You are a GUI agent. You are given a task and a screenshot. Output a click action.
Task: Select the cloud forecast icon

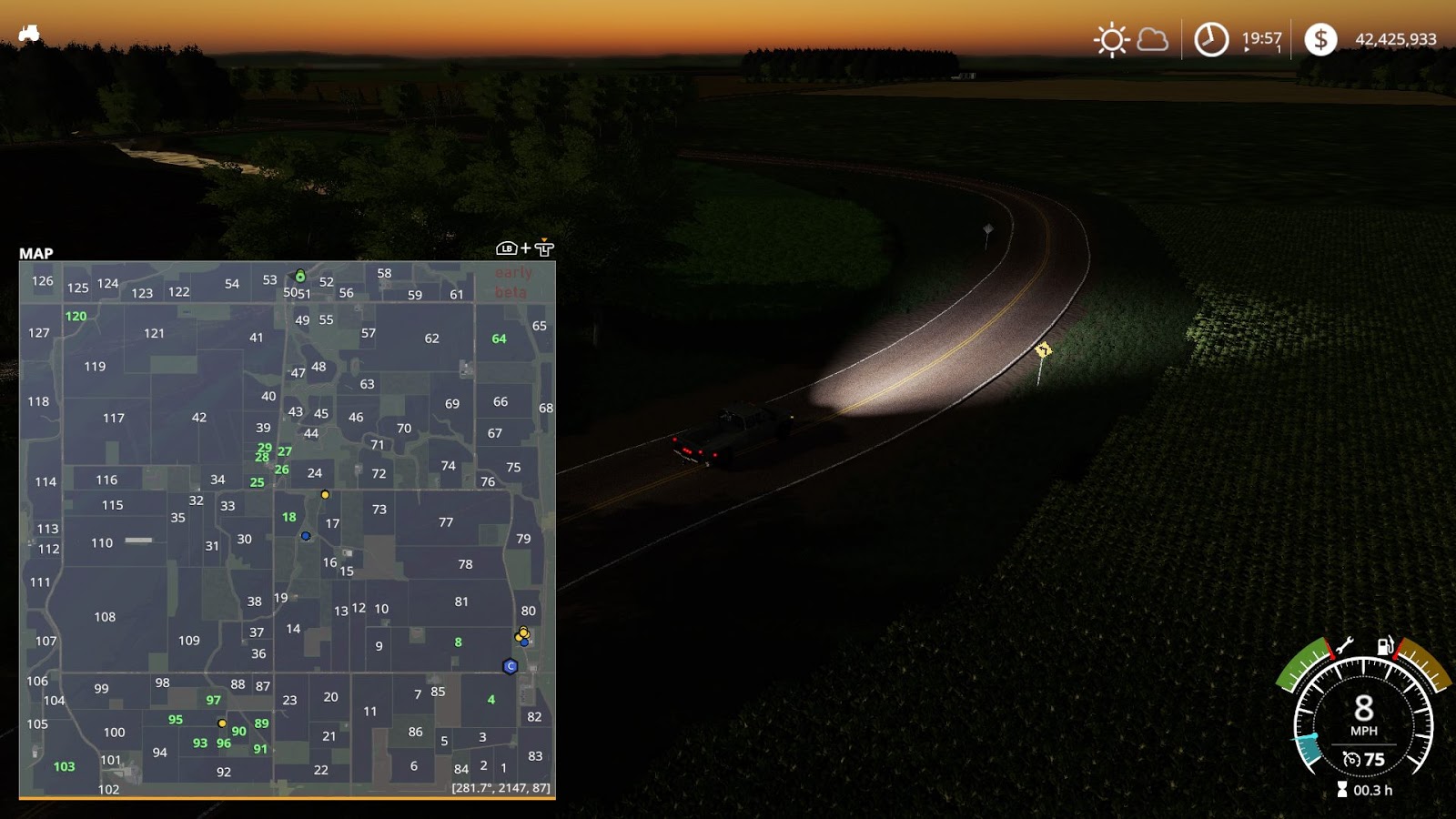[x=1152, y=39]
